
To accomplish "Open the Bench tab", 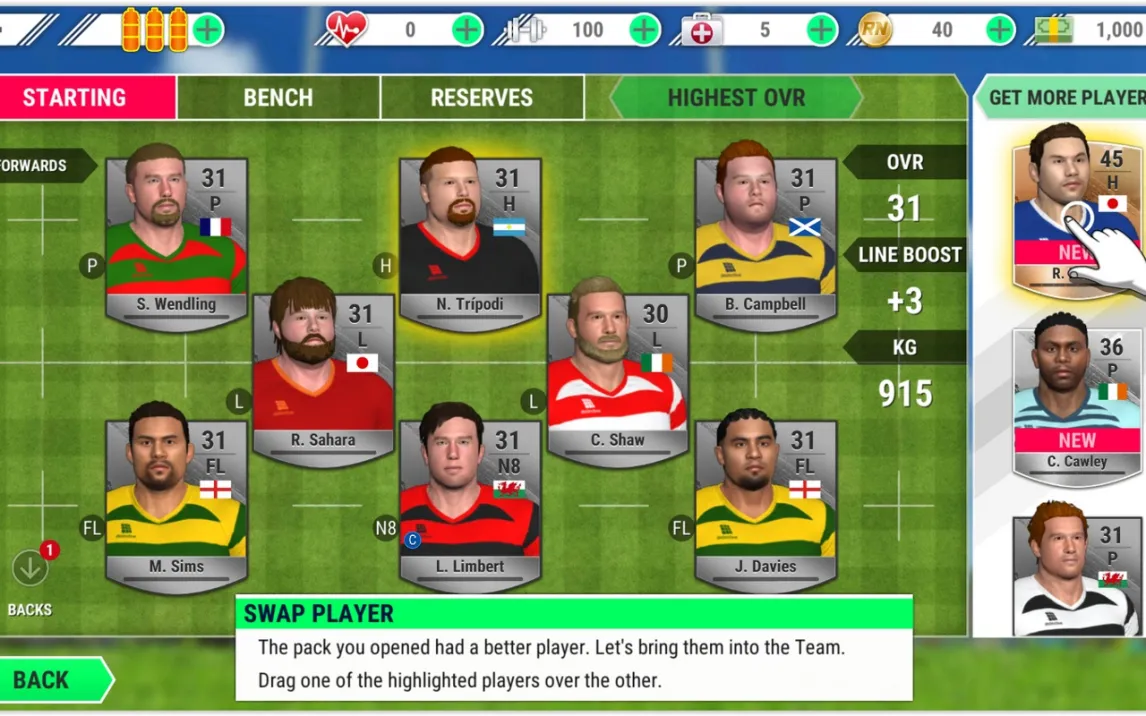I will pyautogui.click(x=278, y=98).
